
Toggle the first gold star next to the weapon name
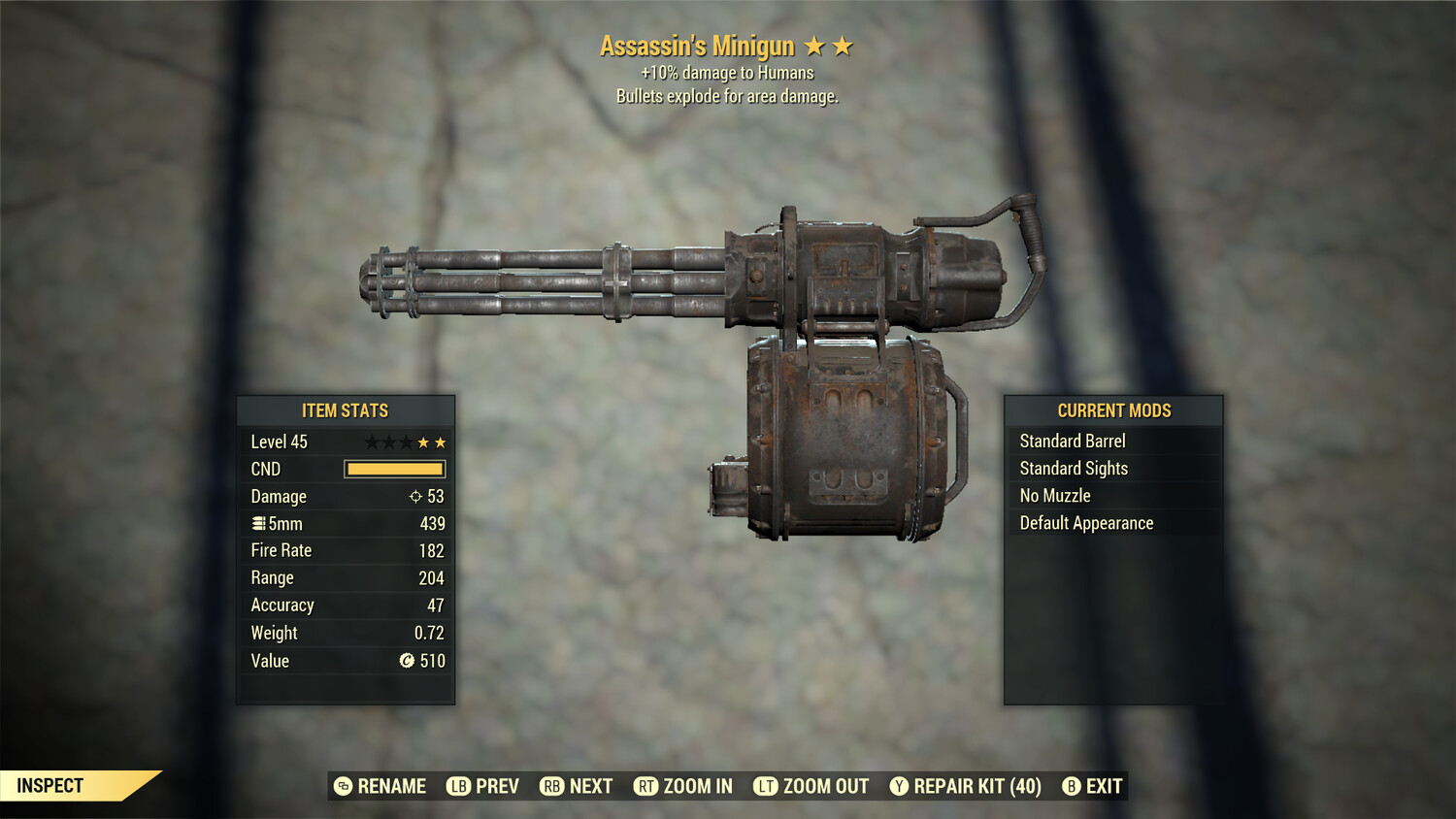[813, 45]
